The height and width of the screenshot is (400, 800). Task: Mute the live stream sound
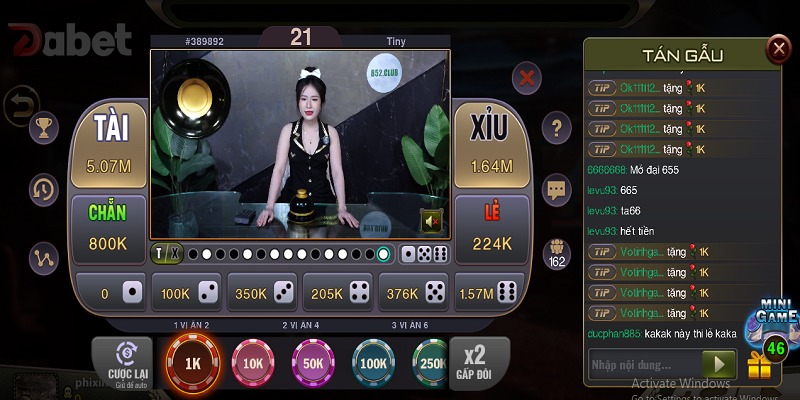(x=432, y=220)
